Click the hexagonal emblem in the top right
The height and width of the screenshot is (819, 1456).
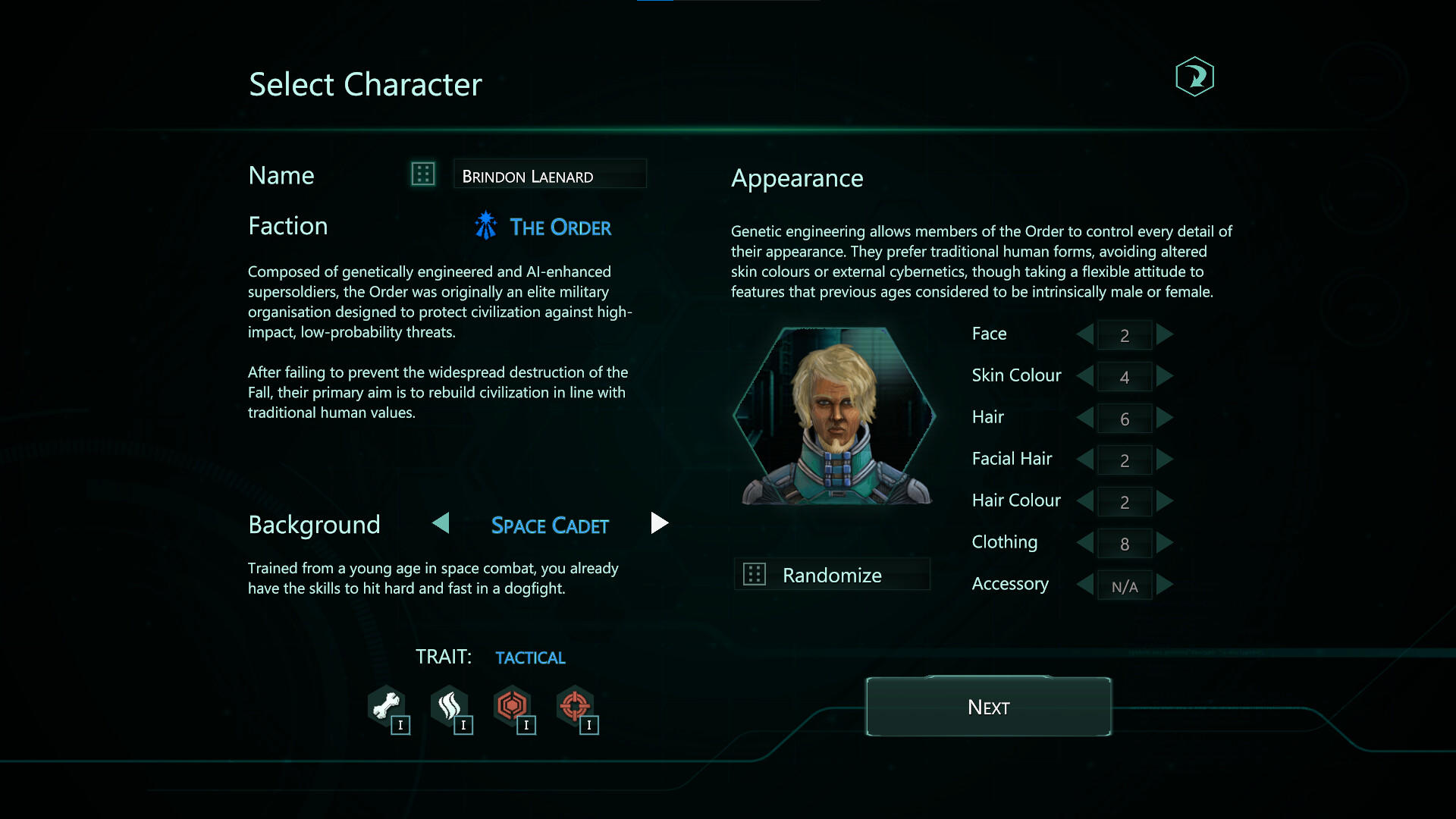pyautogui.click(x=1195, y=76)
